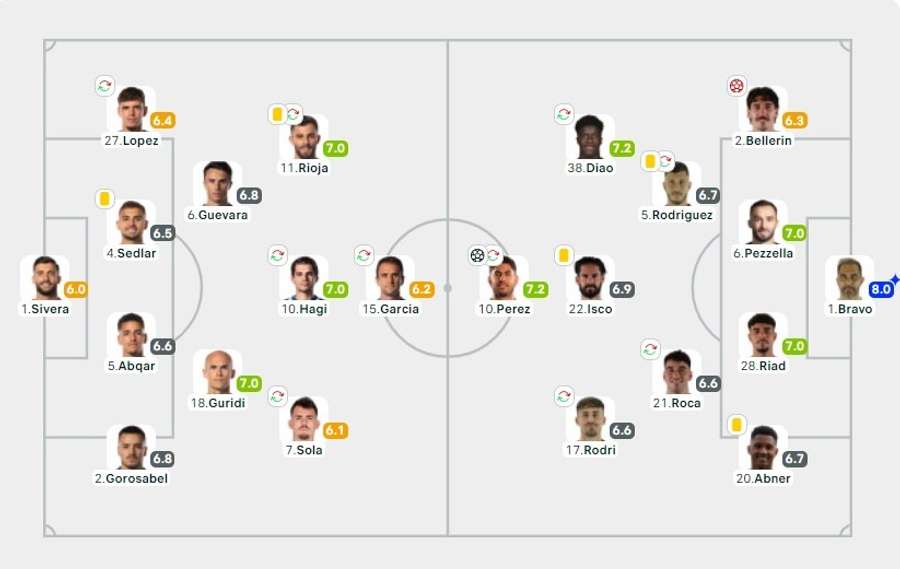Open Garcia's player details

pyautogui.click(x=390, y=279)
